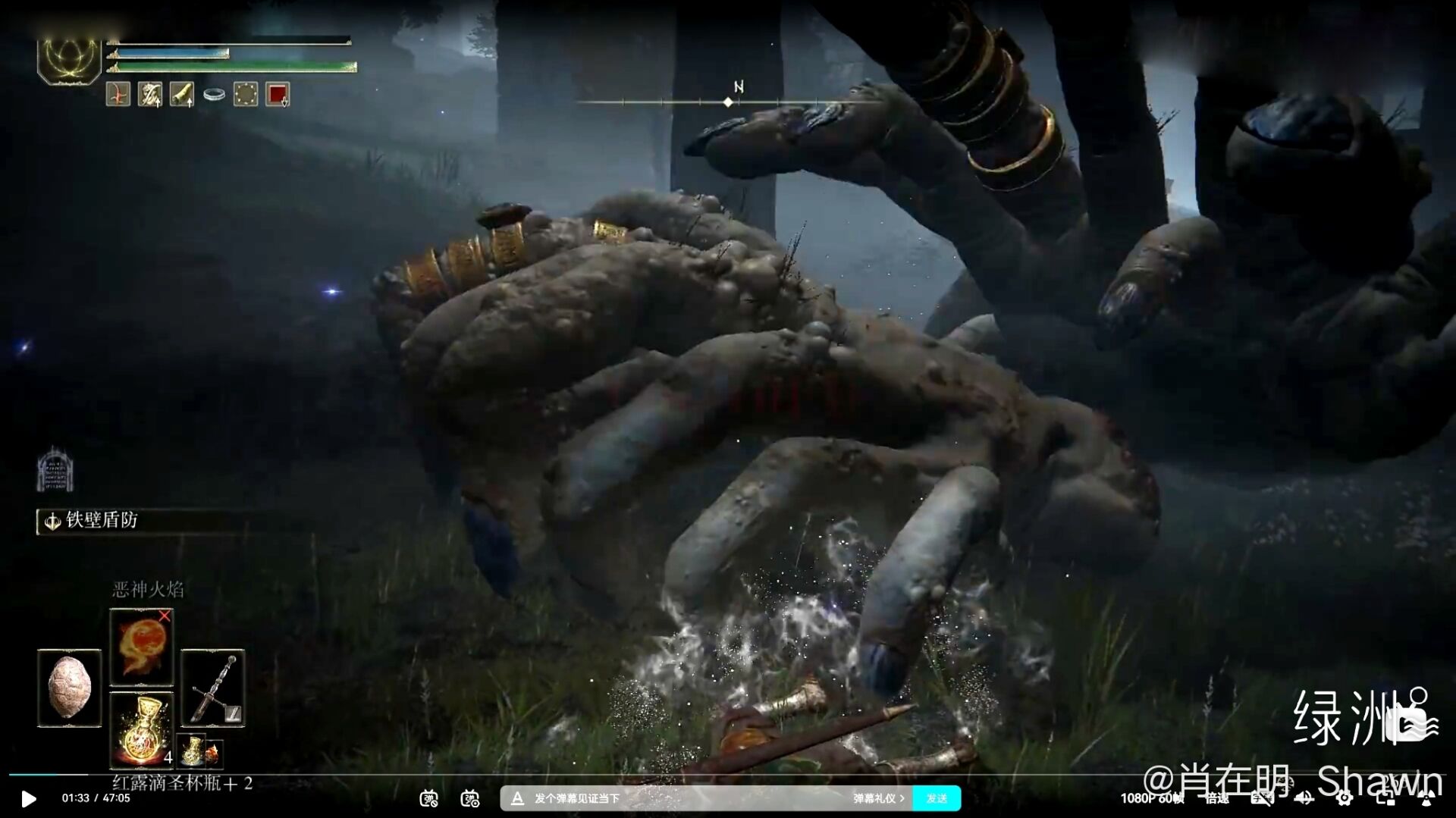Click the tombstone gate icon
The height and width of the screenshot is (818, 1456).
pyautogui.click(x=55, y=469)
